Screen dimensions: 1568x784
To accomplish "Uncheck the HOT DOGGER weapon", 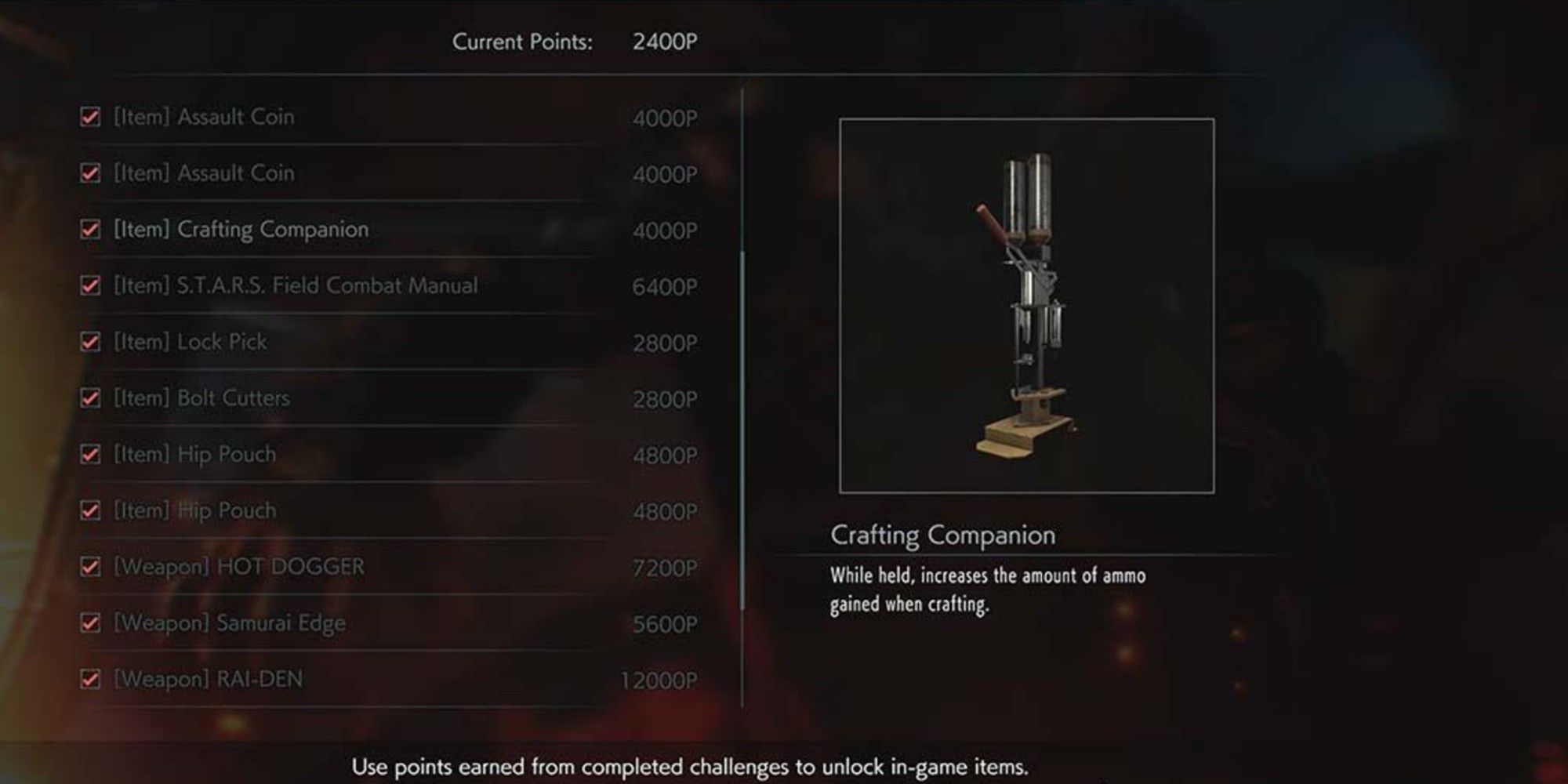I will click(92, 567).
